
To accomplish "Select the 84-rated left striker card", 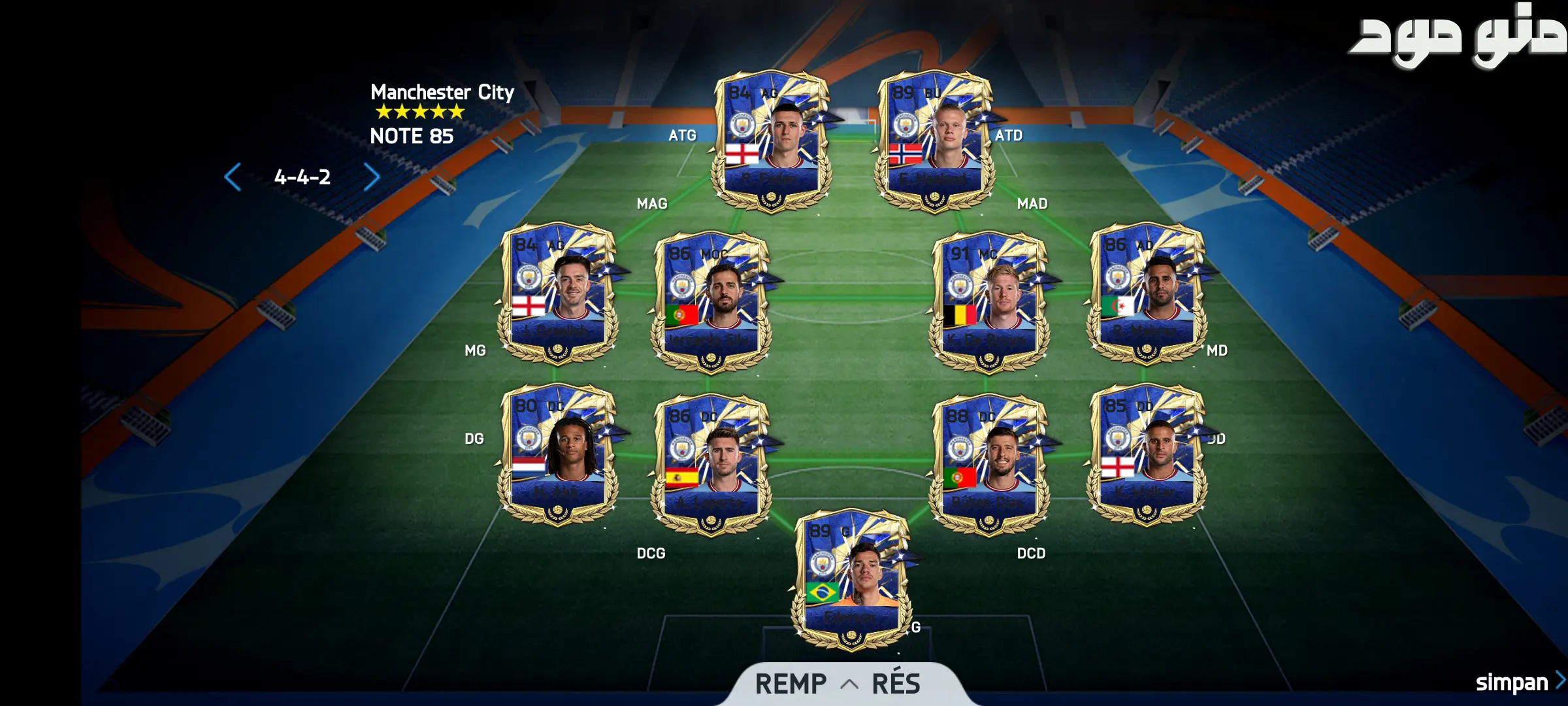I will 772,141.
